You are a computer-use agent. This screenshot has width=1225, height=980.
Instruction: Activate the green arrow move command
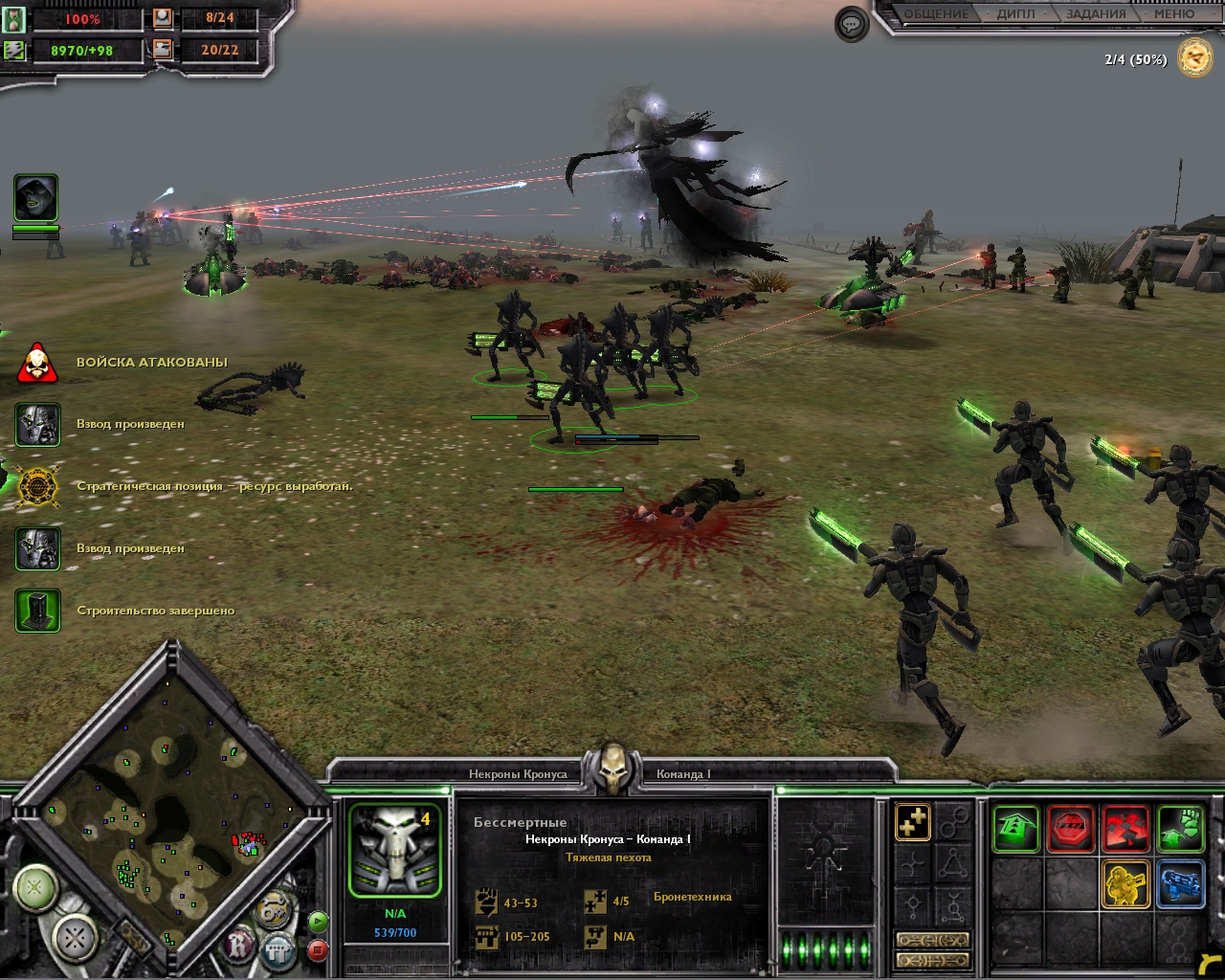(1015, 828)
